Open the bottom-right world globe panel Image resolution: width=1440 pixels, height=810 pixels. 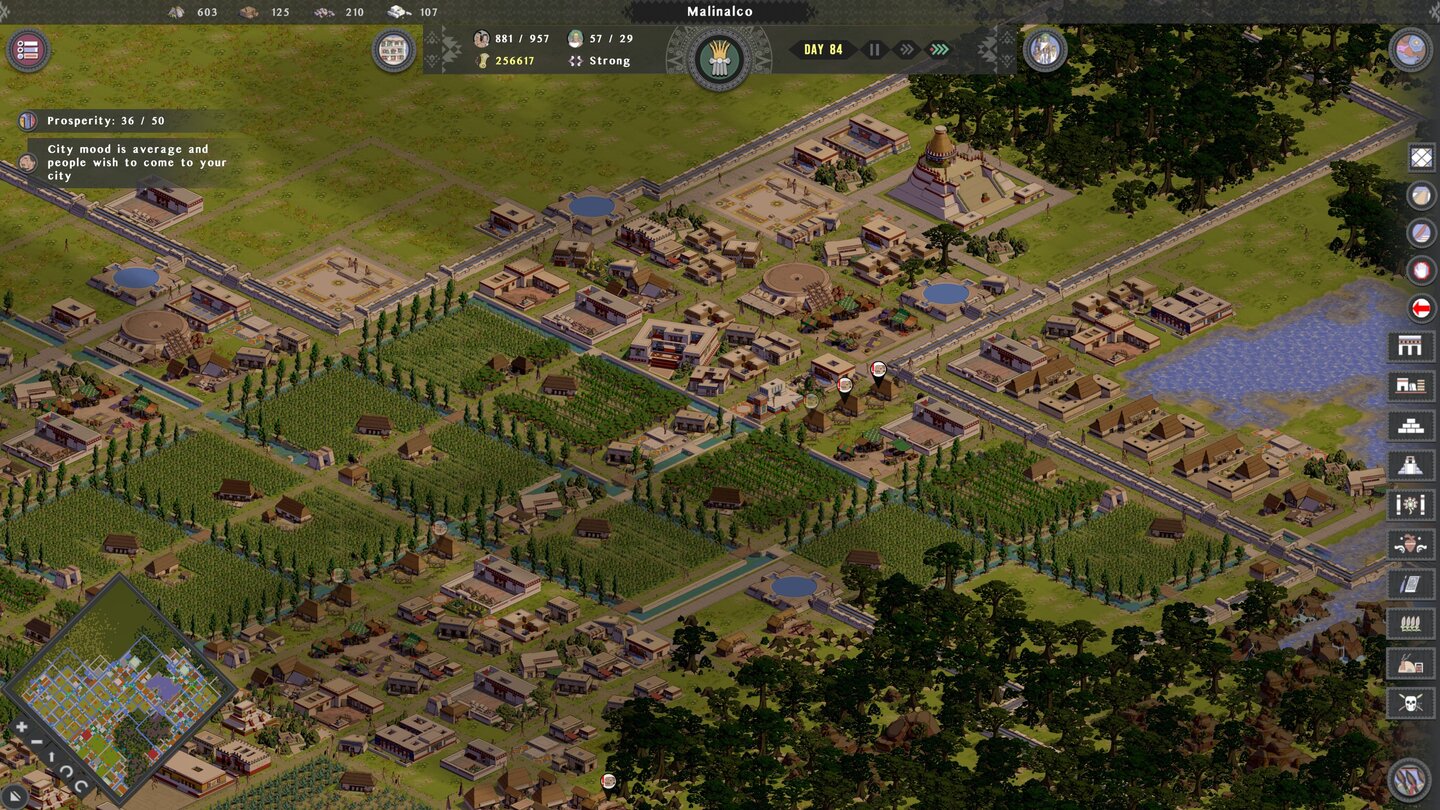click(x=1409, y=779)
